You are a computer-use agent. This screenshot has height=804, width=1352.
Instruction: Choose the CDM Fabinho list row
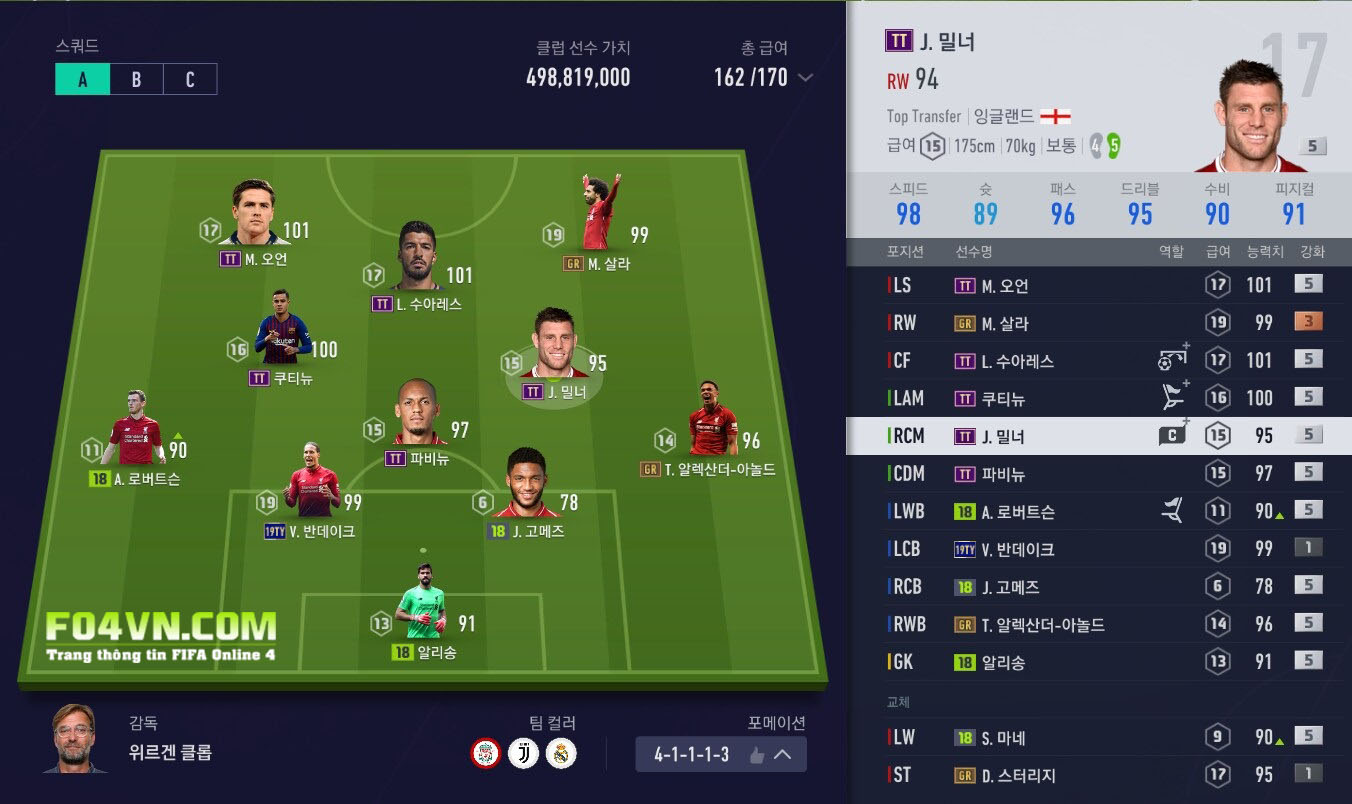point(1098,474)
